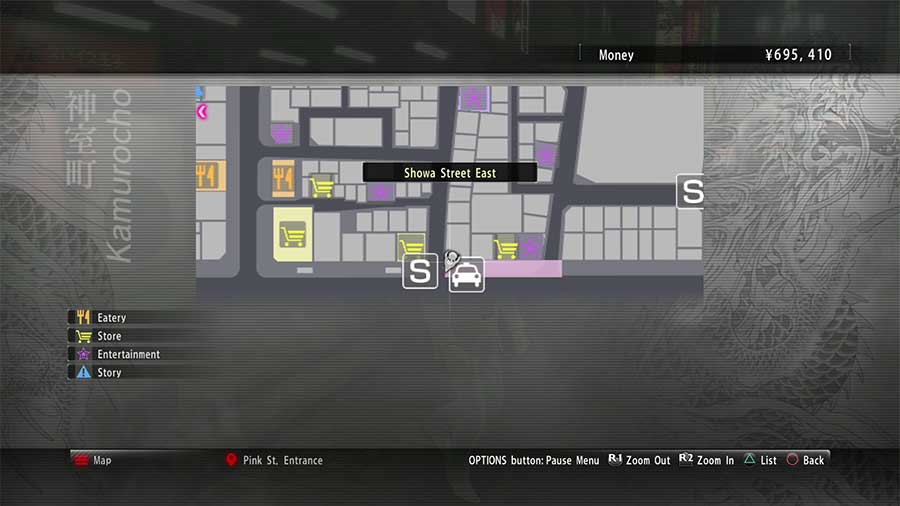
Task: Pick the Entertainment legend entry
Action: (x=128, y=354)
